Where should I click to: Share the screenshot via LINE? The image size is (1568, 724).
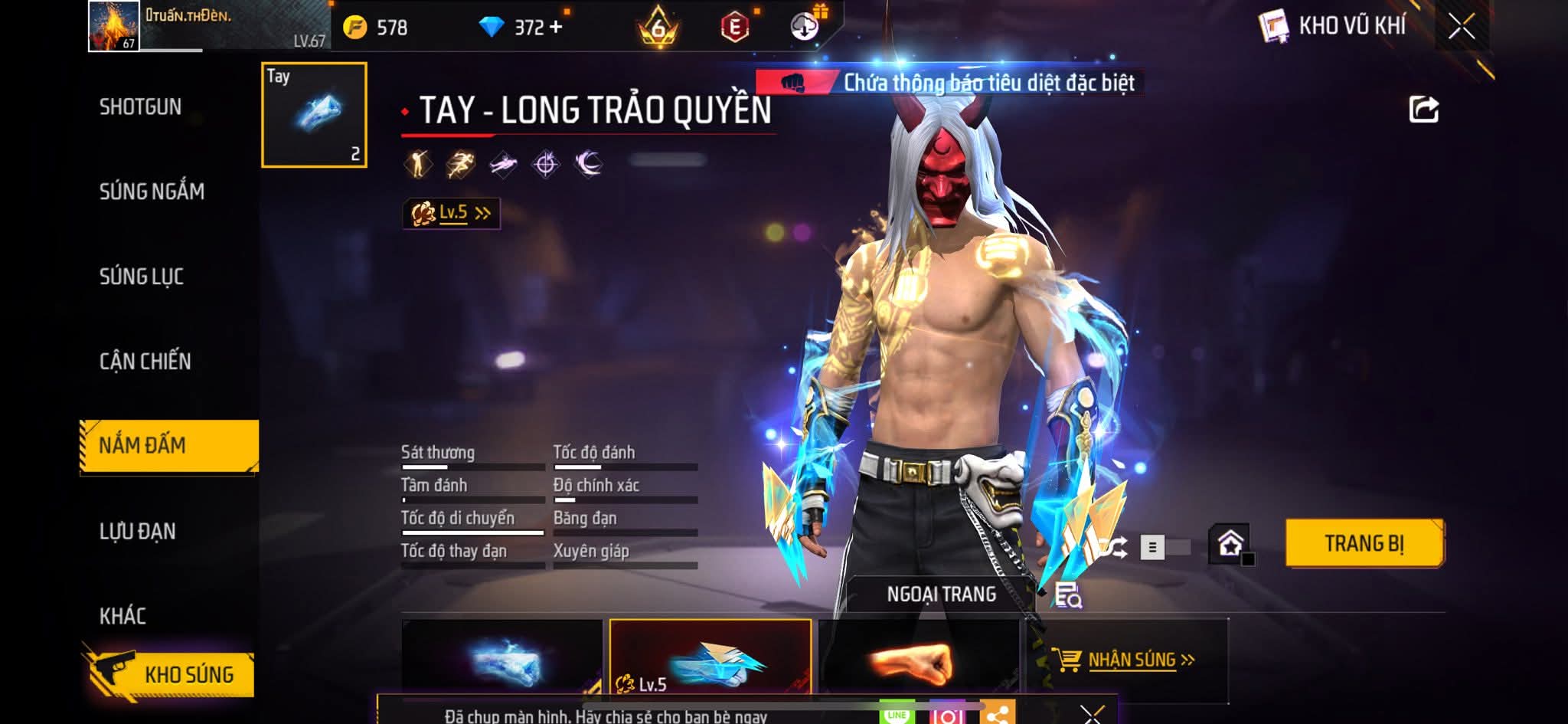897,714
